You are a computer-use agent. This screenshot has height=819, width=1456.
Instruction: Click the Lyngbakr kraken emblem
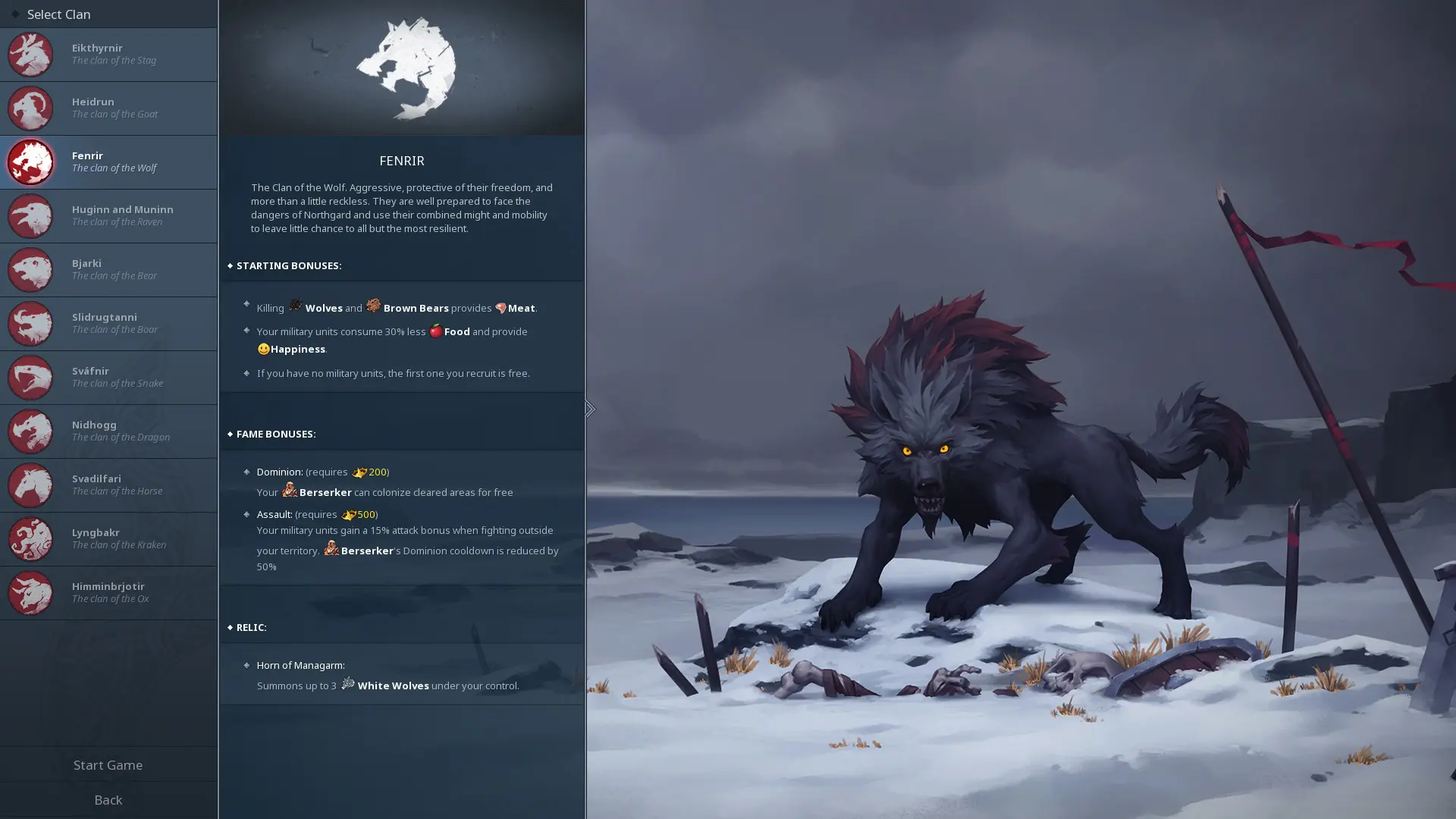click(x=30, y=538)
